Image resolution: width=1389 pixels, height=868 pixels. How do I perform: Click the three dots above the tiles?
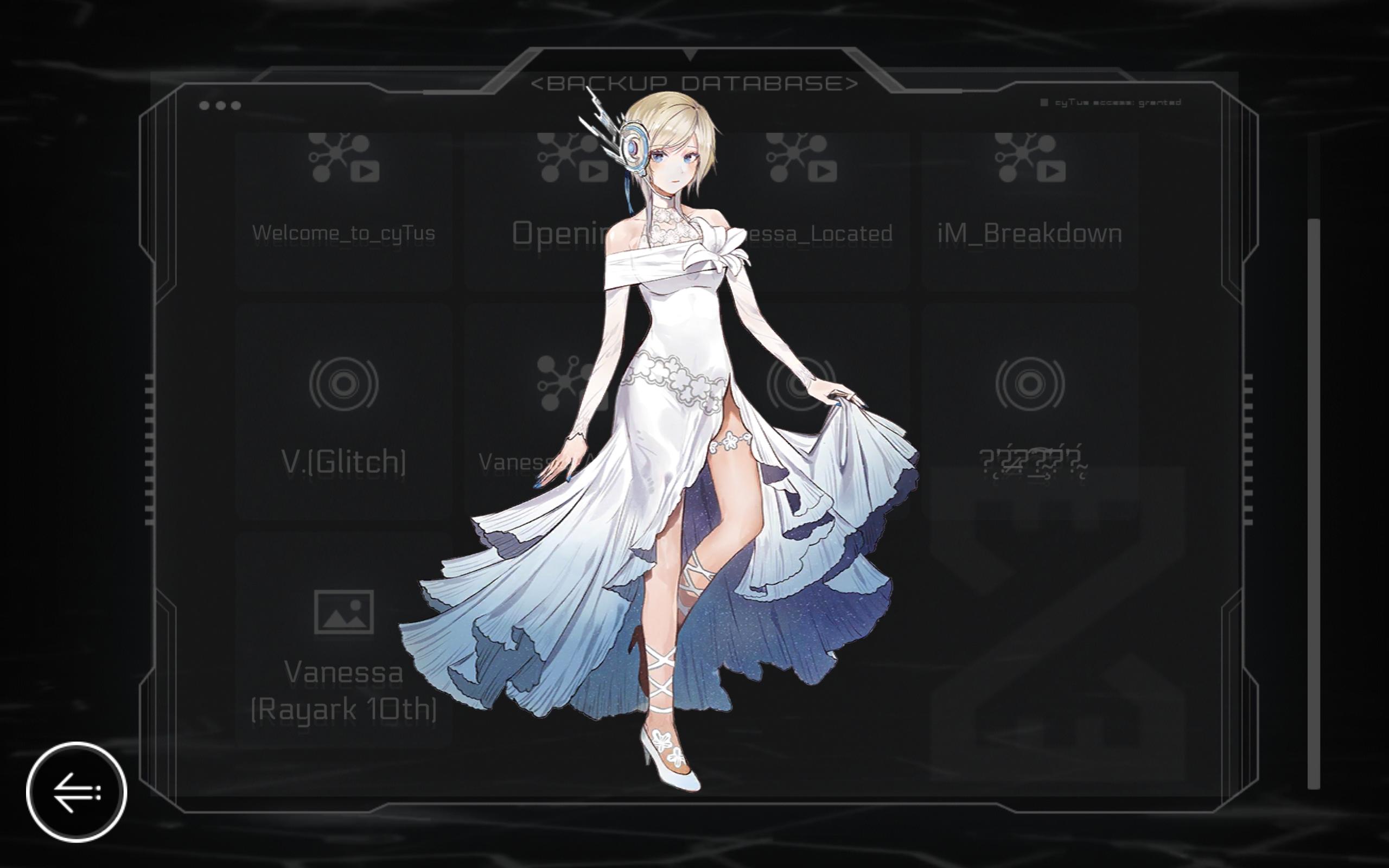(x=219, y=105)
